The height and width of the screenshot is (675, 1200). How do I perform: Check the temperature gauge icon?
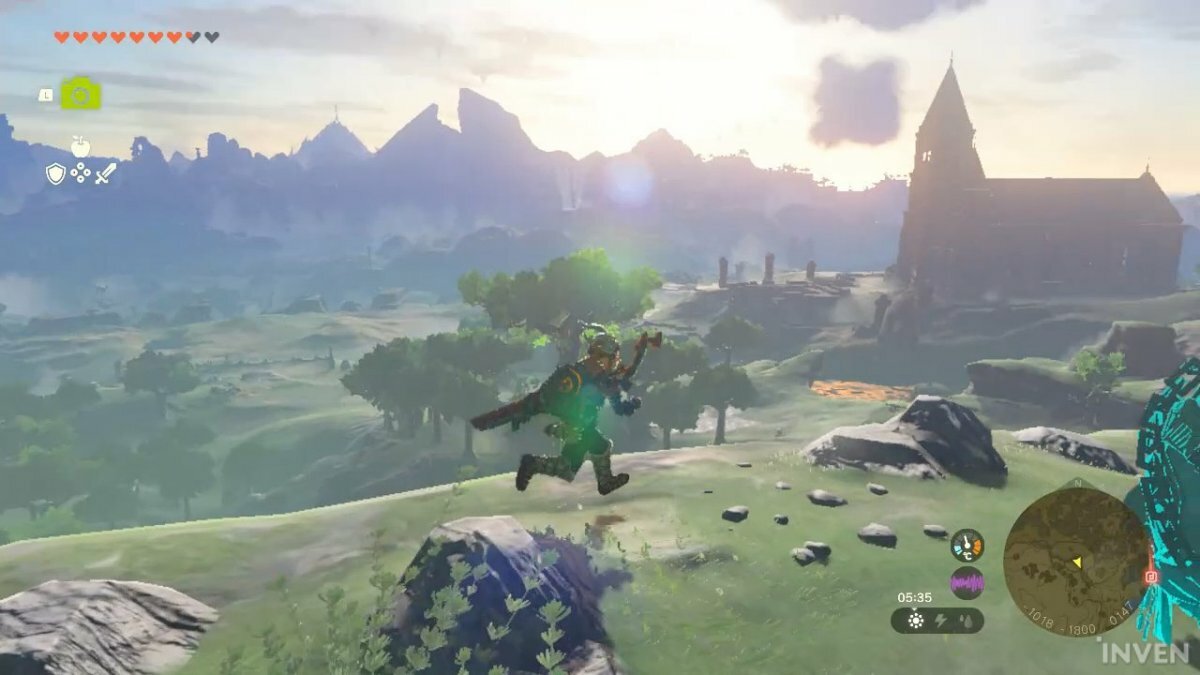tap(967, 545)
